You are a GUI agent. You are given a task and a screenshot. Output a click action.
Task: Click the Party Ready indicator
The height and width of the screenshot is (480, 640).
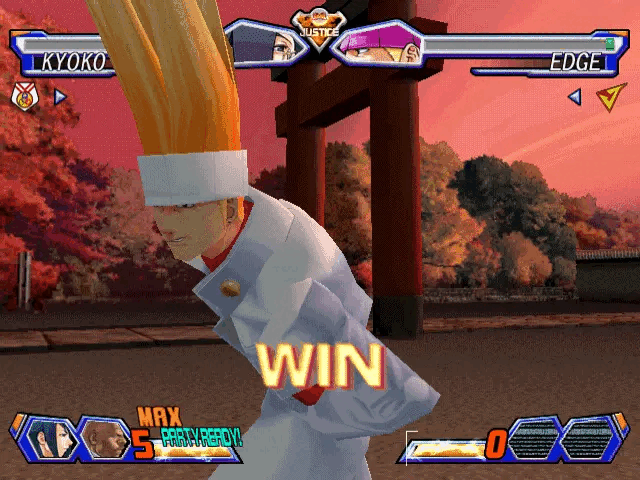click(202, 437)
